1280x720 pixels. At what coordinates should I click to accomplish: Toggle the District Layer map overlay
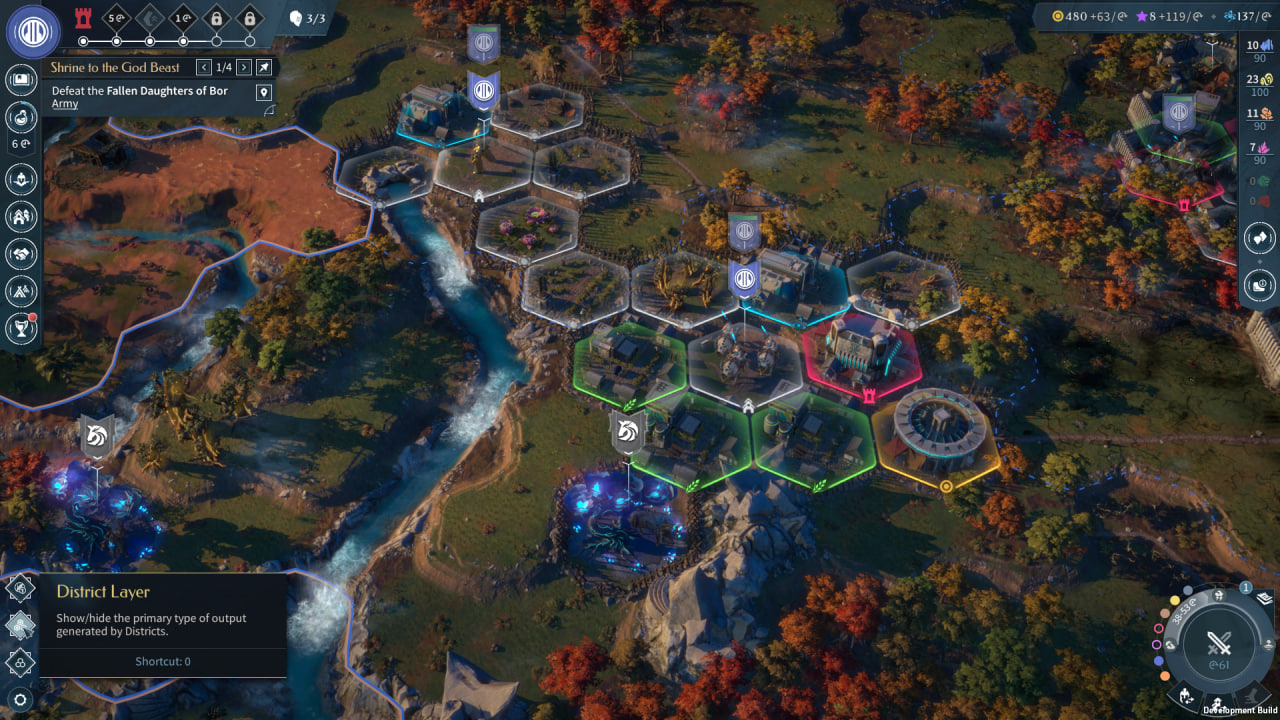pyautogui.click(x=21, y=625)
